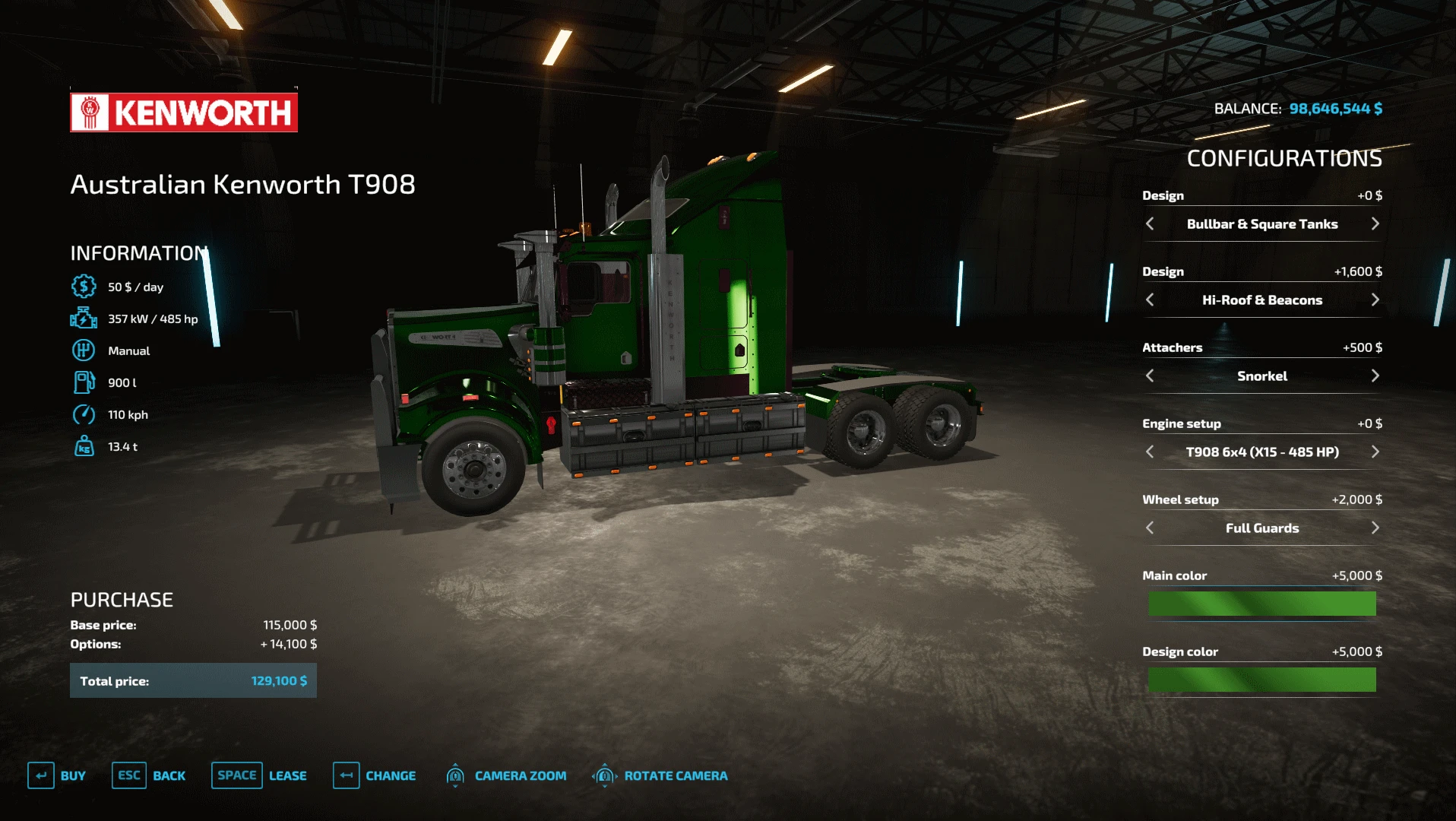Select previous Engine setup option

tap(1150, 452)
